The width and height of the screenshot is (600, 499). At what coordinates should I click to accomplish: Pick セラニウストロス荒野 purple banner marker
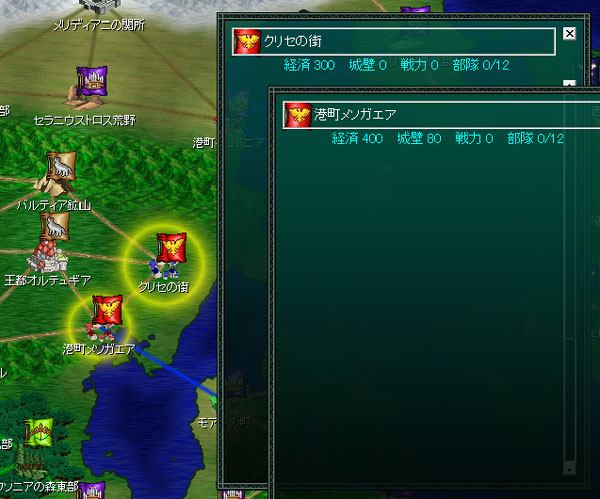(x=92, y=80)
